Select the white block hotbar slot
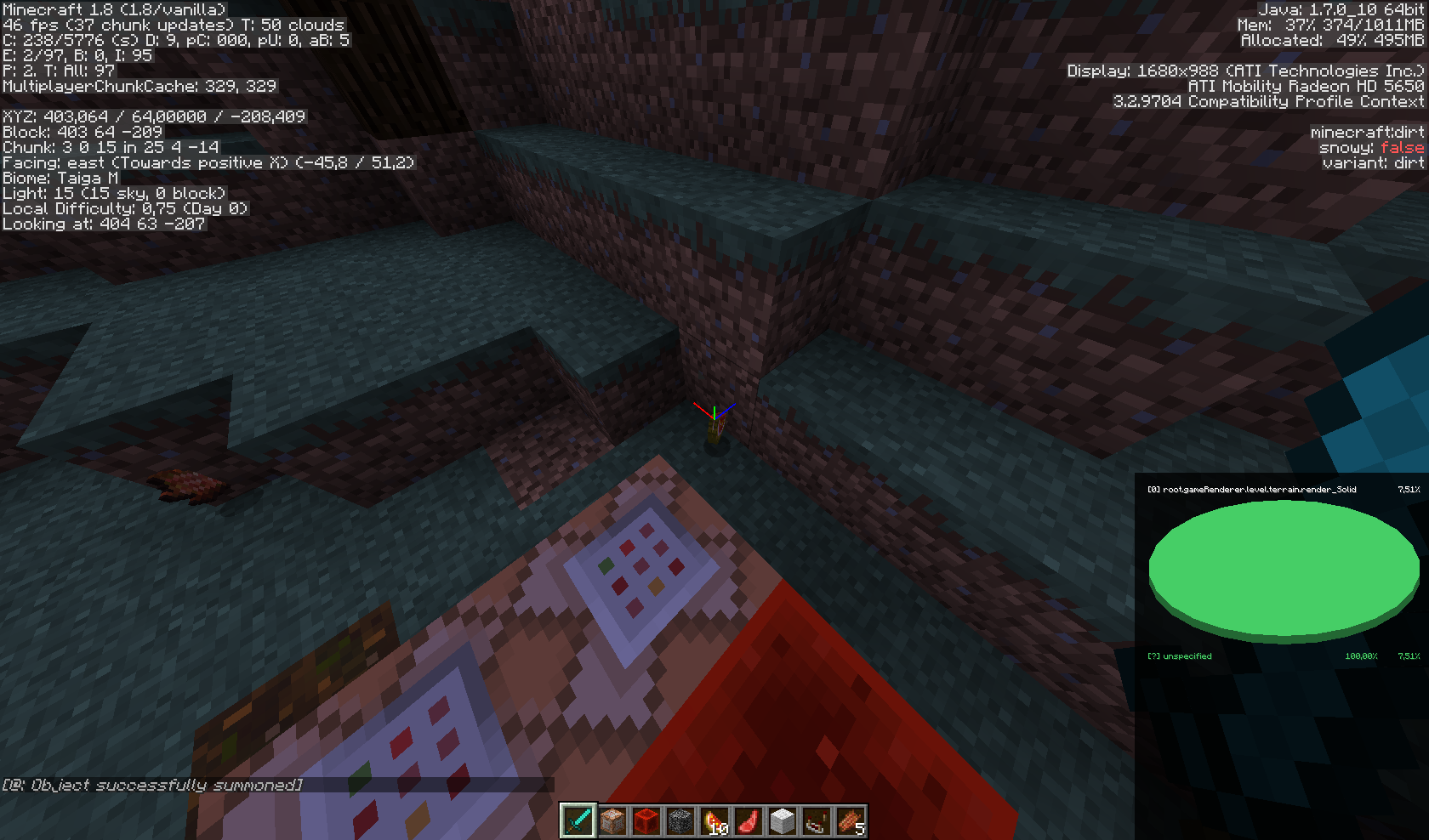Screen dimensions: 1429x840 click(x=782, y=821)
